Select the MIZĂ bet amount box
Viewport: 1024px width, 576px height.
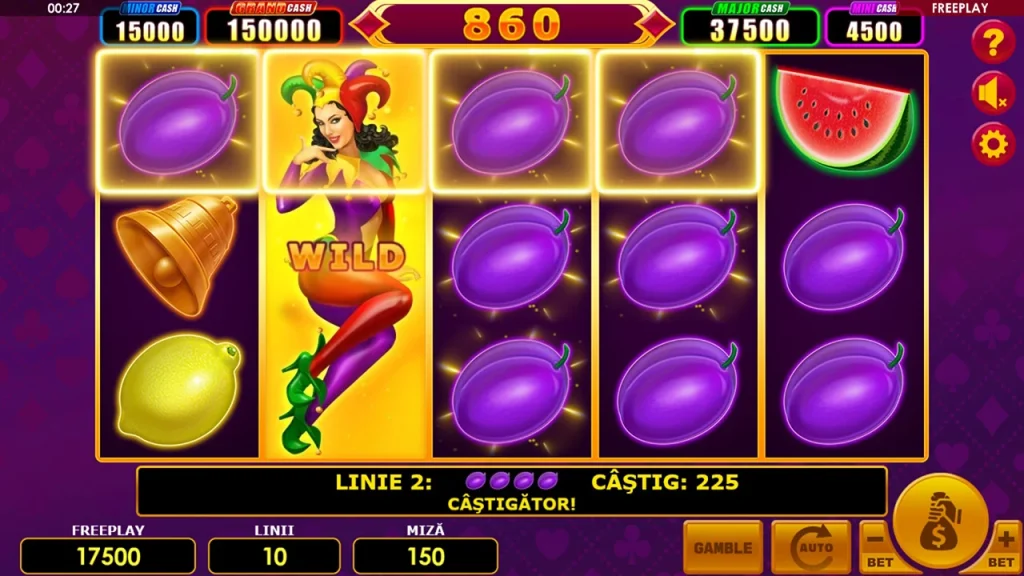(425, 556)
